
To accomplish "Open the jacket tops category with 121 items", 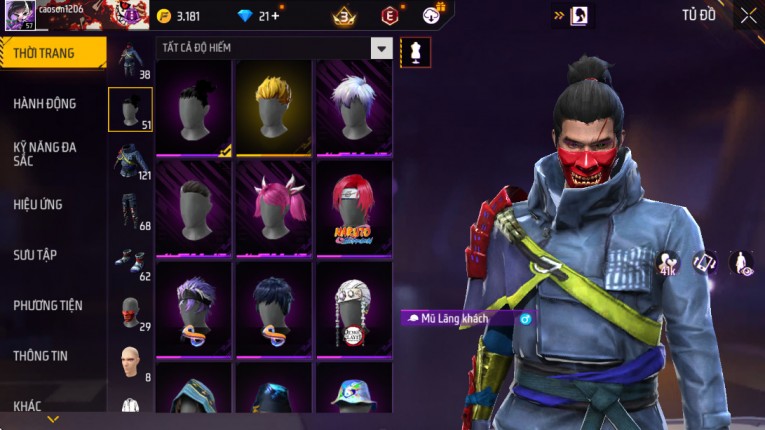I will (x=130, y=162).
